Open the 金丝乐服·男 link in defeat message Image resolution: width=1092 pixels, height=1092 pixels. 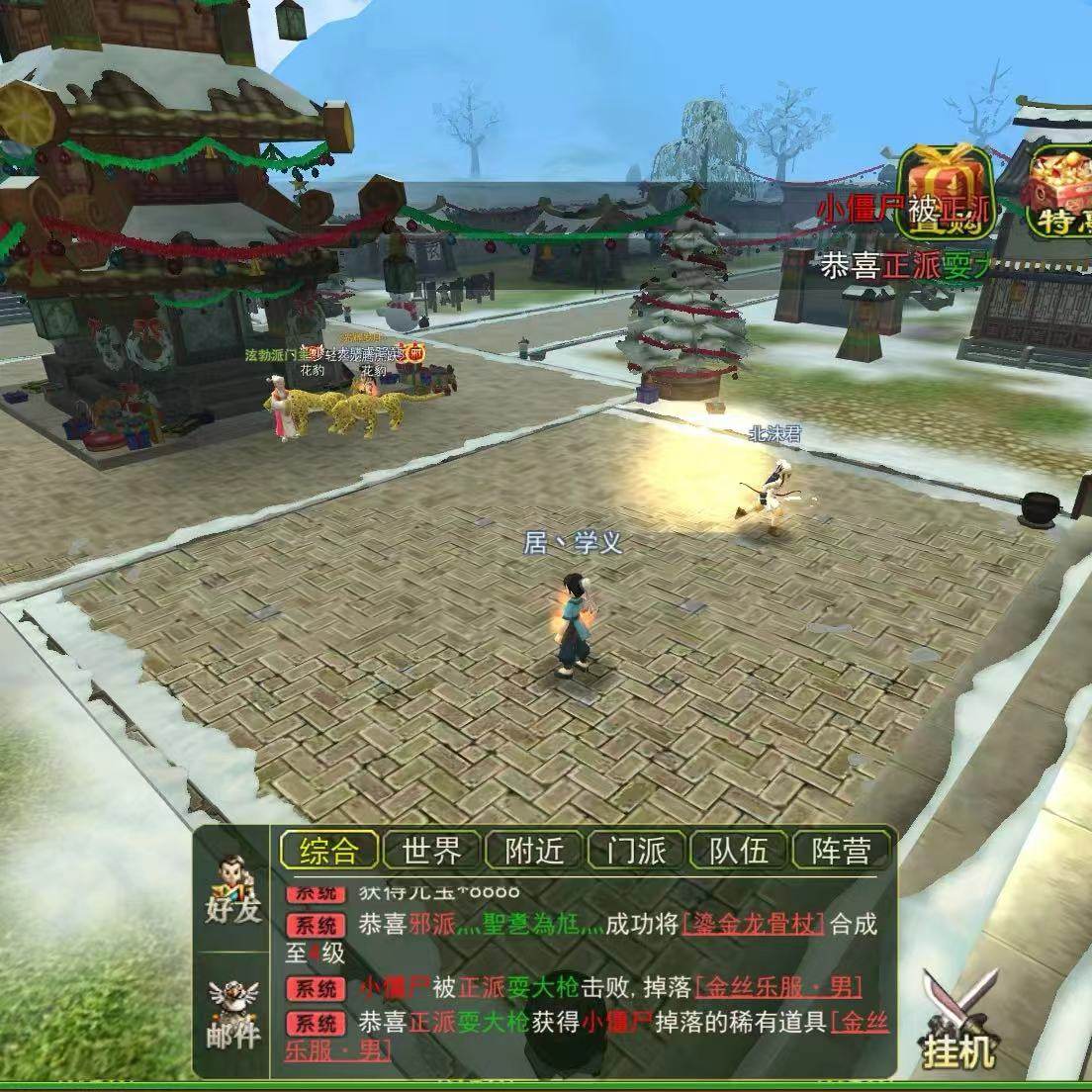778,987
